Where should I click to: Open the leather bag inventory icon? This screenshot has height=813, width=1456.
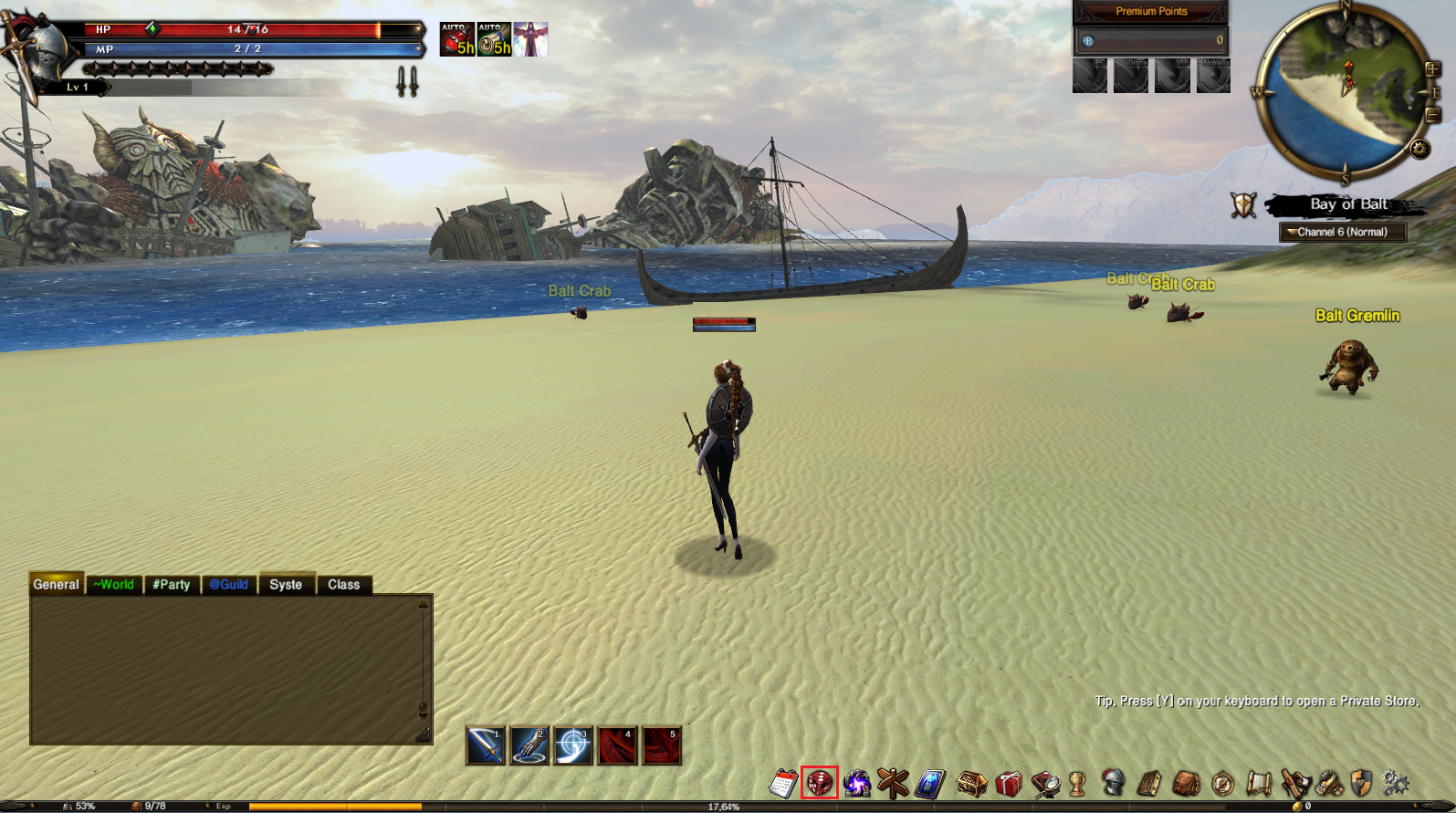point(1186,783)
